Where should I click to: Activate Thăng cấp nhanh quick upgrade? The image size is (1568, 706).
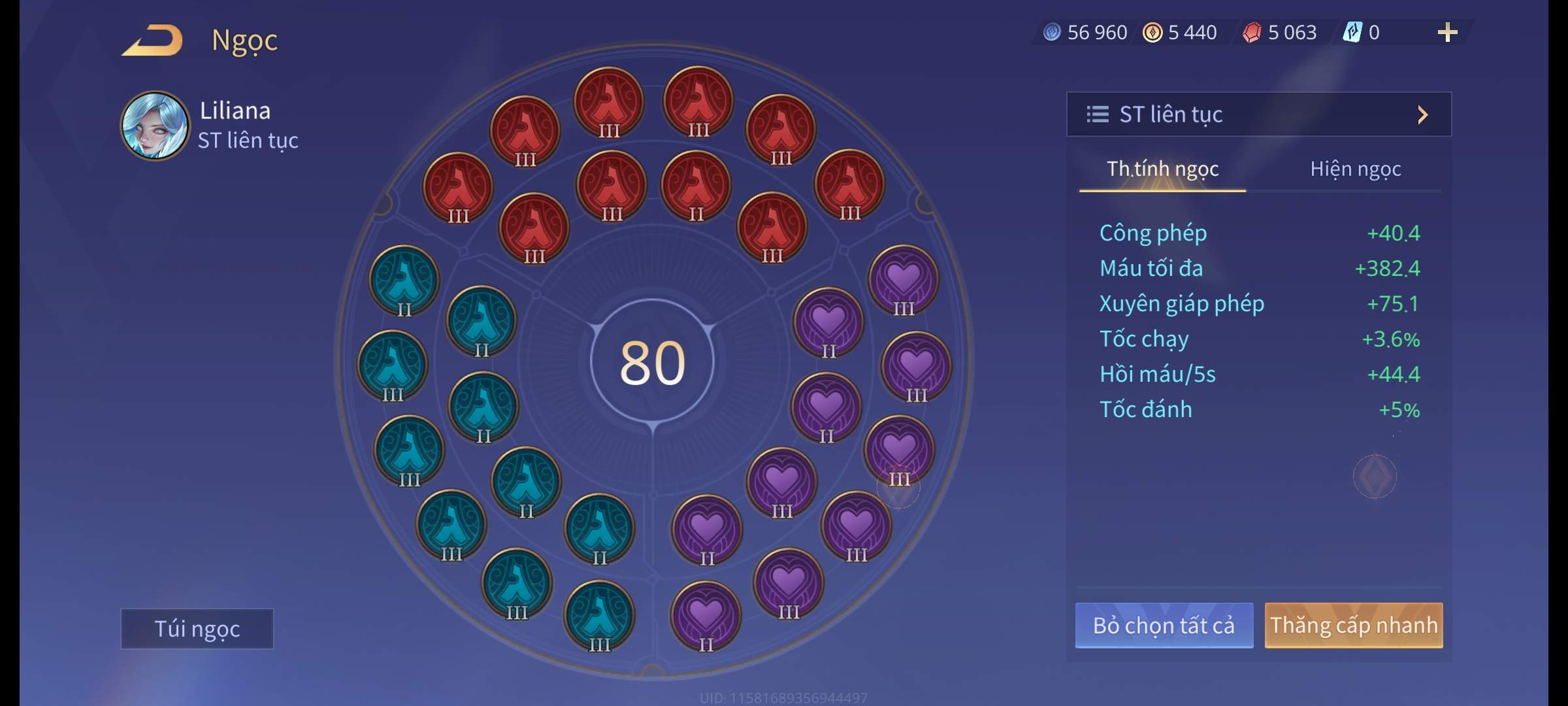[1353, 625]
